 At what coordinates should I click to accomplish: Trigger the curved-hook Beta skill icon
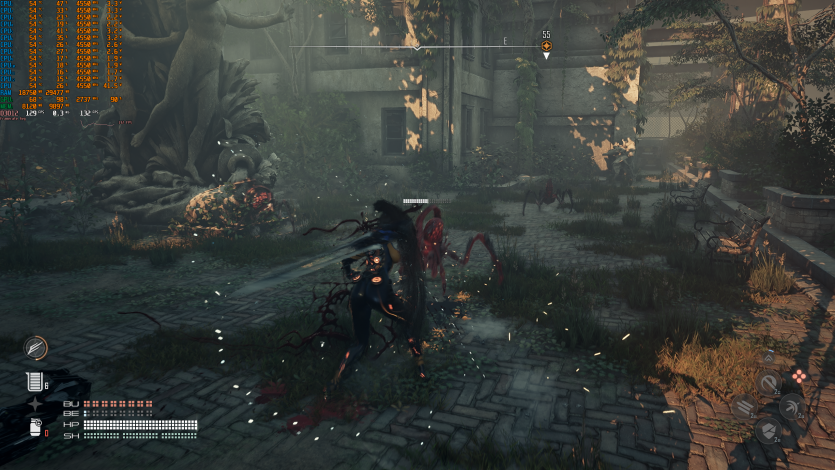[x=768, y=383]
